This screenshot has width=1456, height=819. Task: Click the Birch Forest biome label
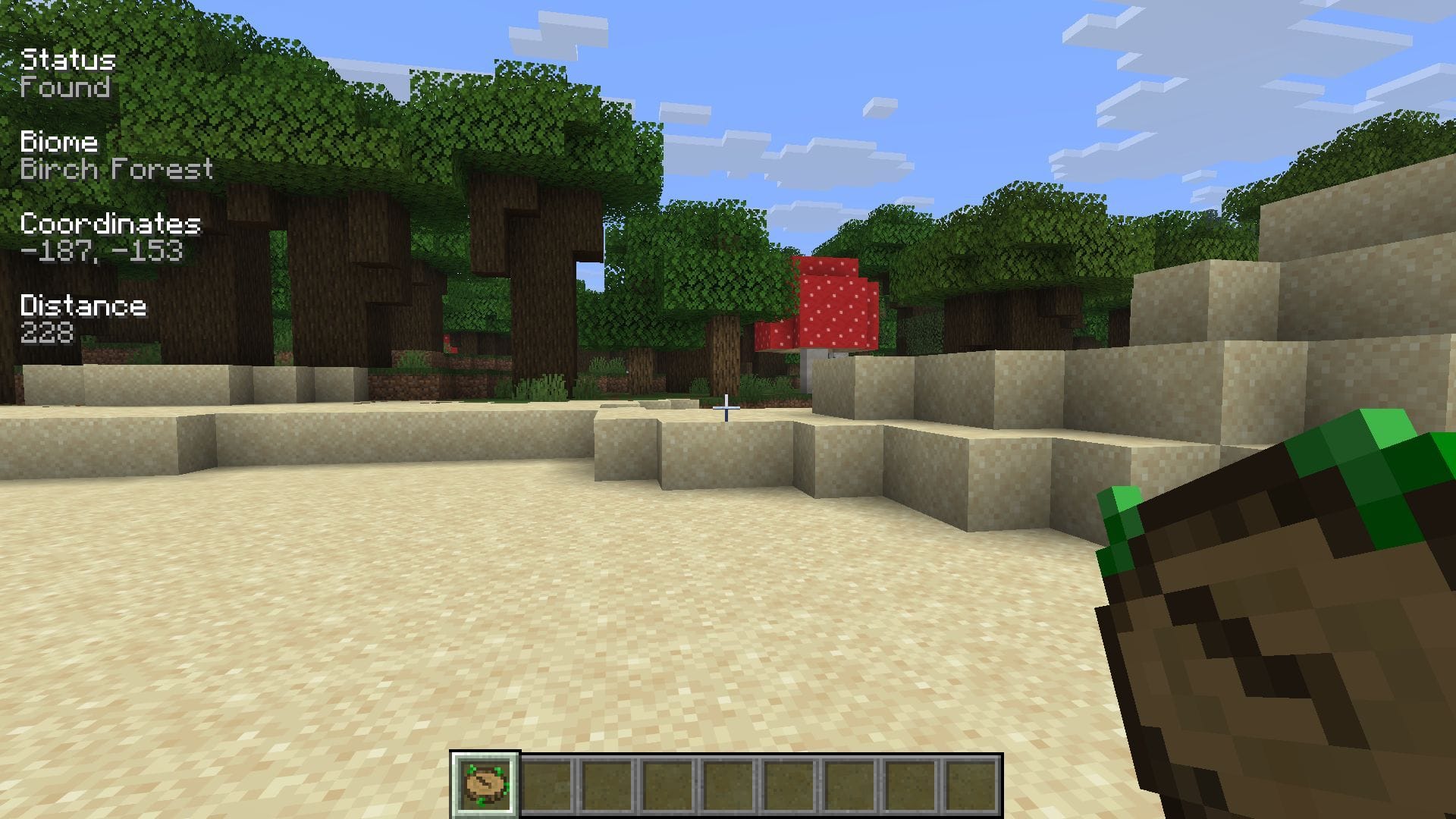115,170
